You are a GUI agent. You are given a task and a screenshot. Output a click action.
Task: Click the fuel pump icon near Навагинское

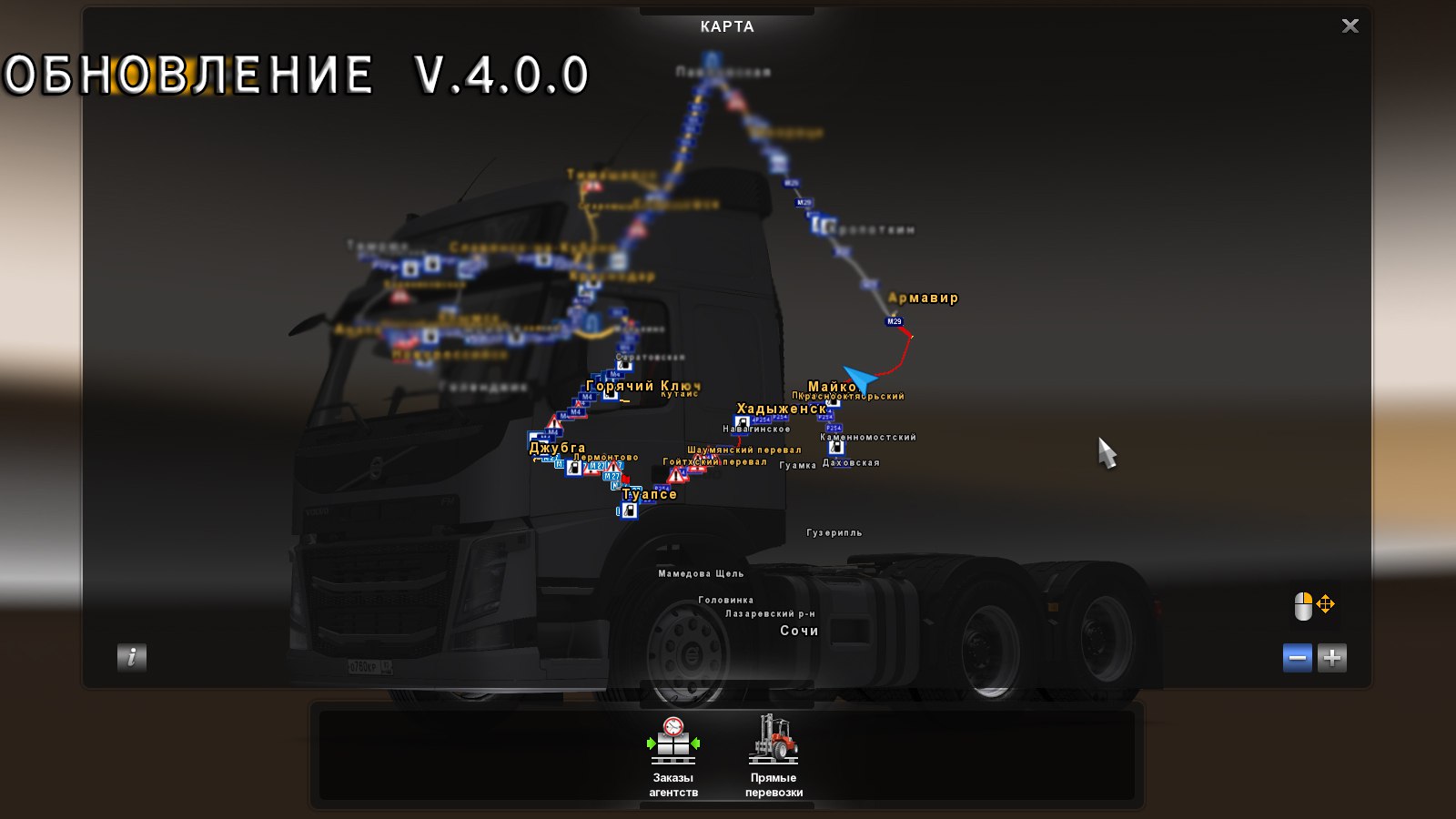742,423
